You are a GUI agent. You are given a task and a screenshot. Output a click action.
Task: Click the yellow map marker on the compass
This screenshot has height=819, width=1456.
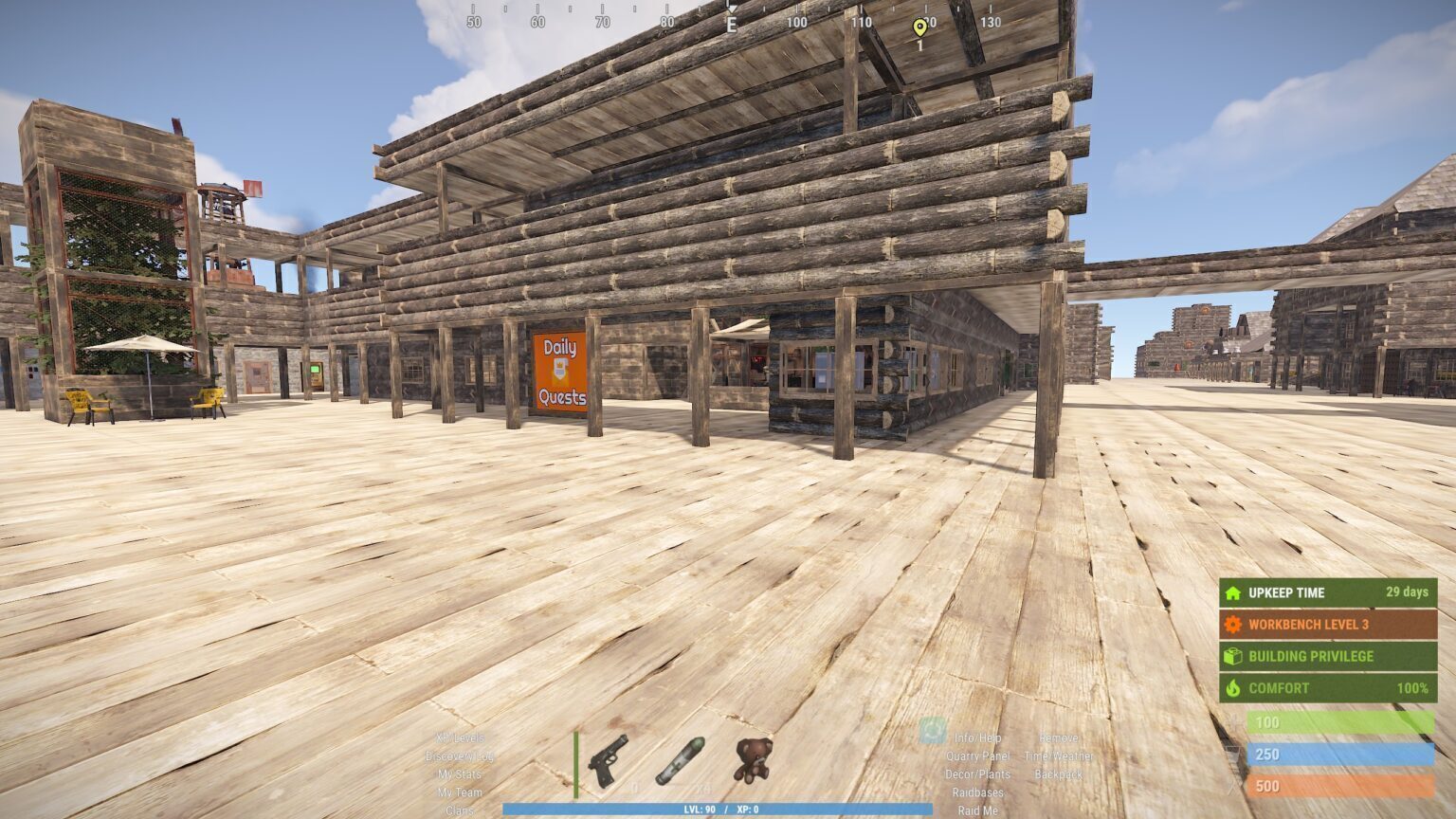pyautogui.click(x=919, y=27)
